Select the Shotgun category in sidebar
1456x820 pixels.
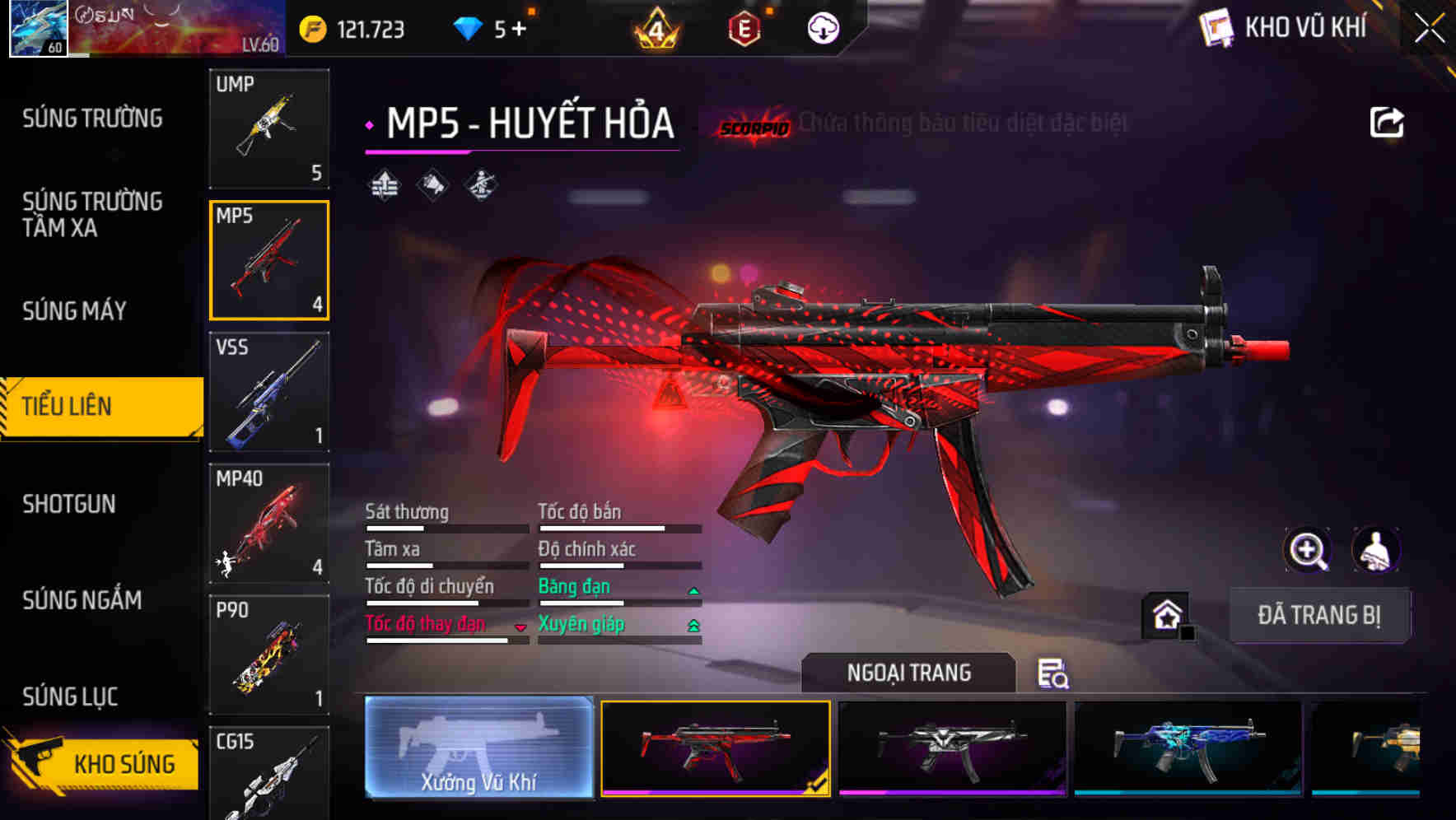pyautogui.click(x=70, y=504)
